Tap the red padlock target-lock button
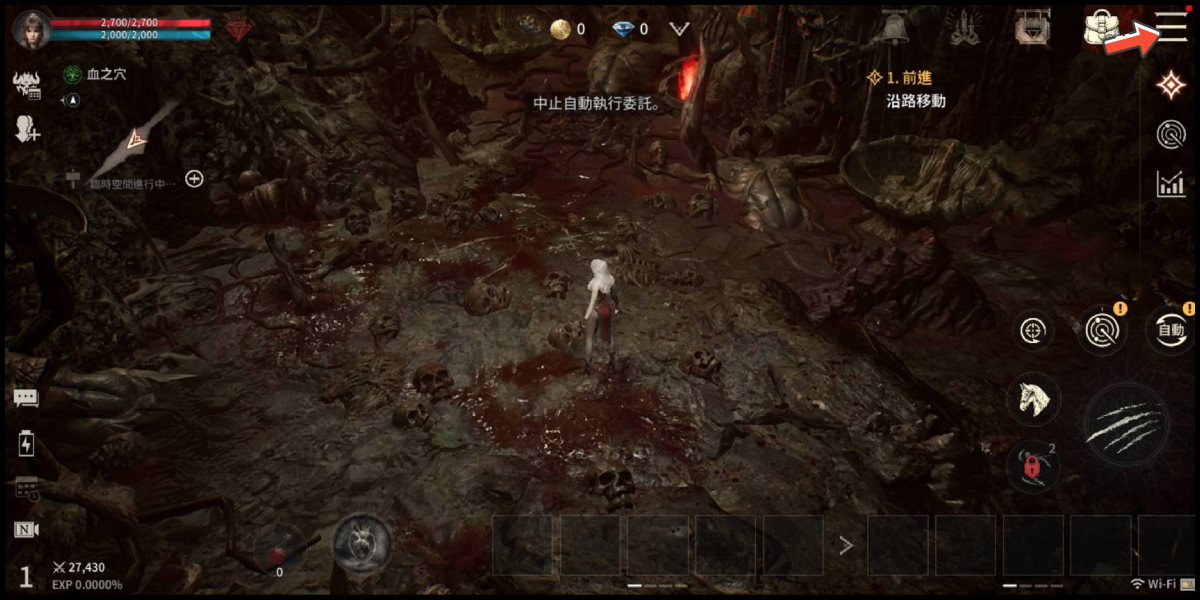Screen dimensions: 1200x600 1033,465
